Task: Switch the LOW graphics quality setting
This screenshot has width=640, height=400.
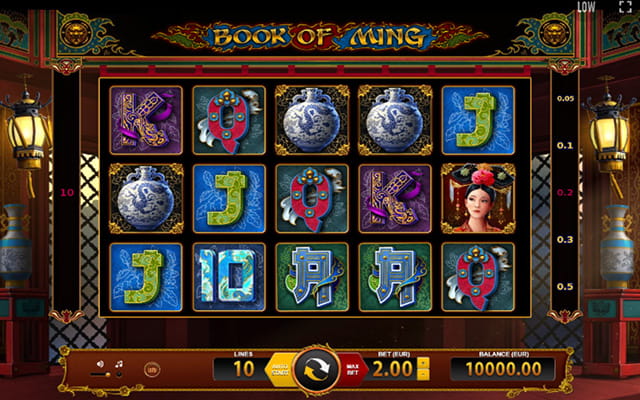Action: coord(586,7)
